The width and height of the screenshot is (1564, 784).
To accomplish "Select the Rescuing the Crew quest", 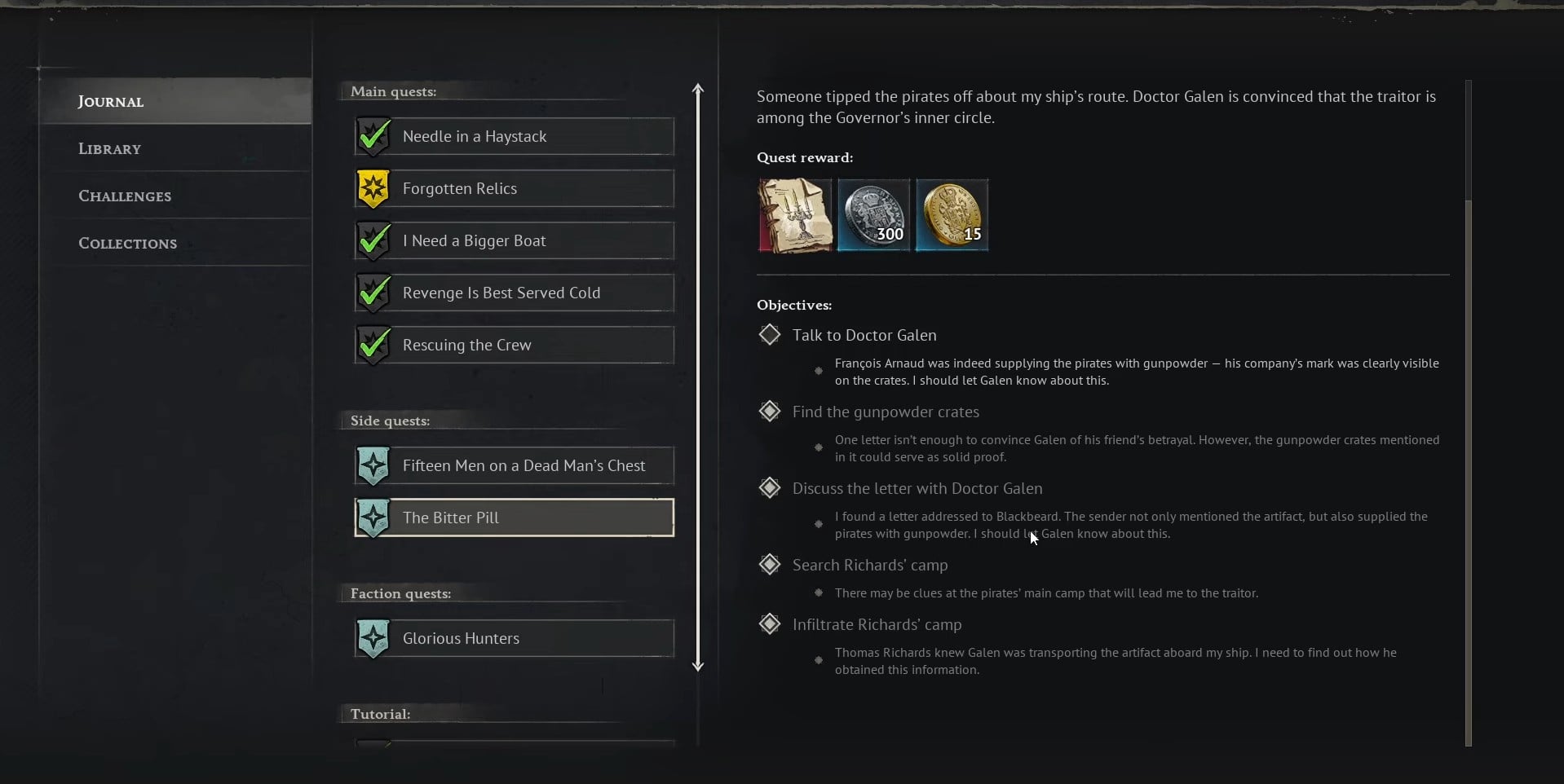I will [x=514, y=346].
